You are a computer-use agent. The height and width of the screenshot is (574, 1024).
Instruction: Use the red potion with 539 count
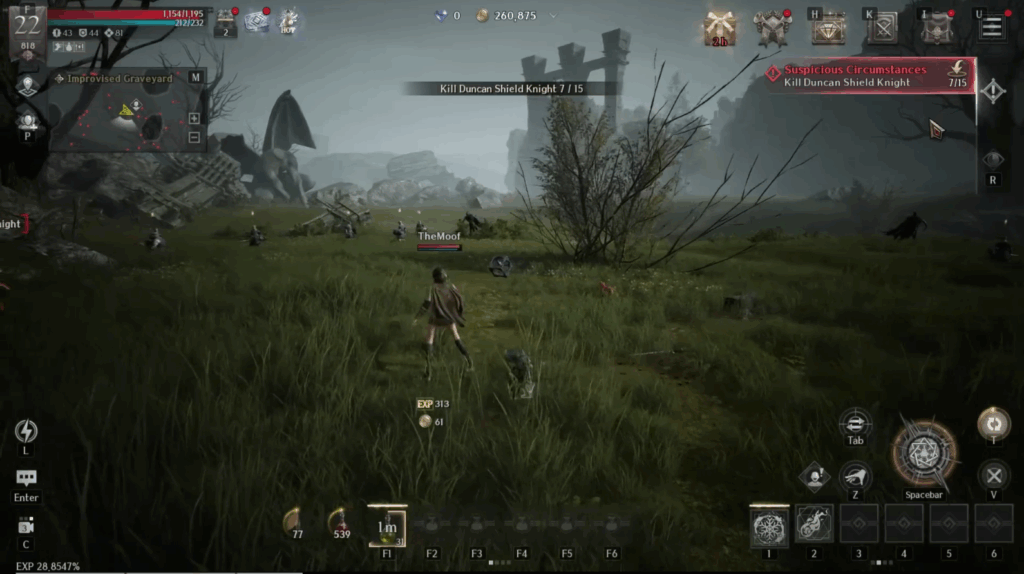[341, 519]
